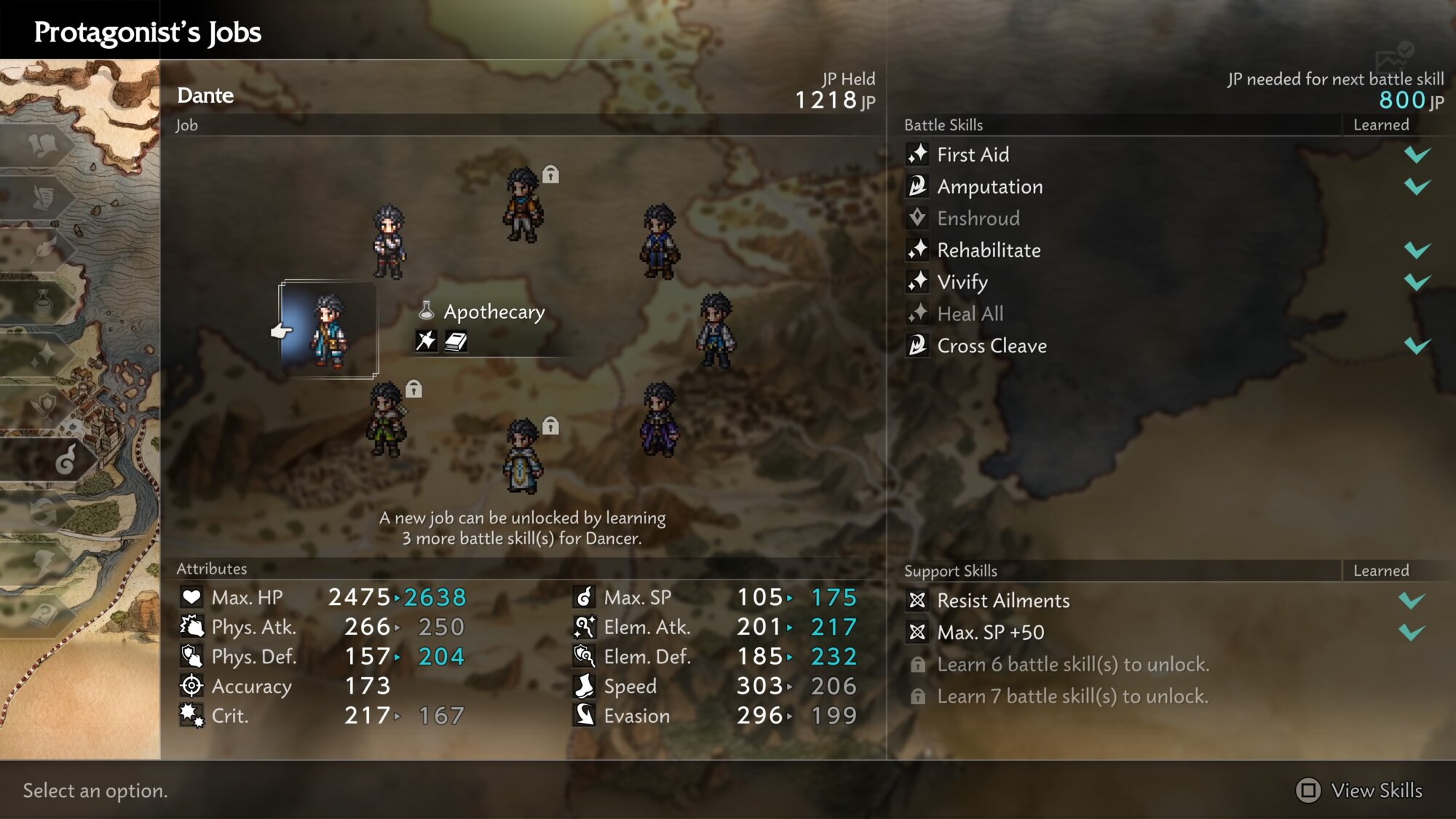Choose the locked orange-vested job character

[x=523, y=205]
